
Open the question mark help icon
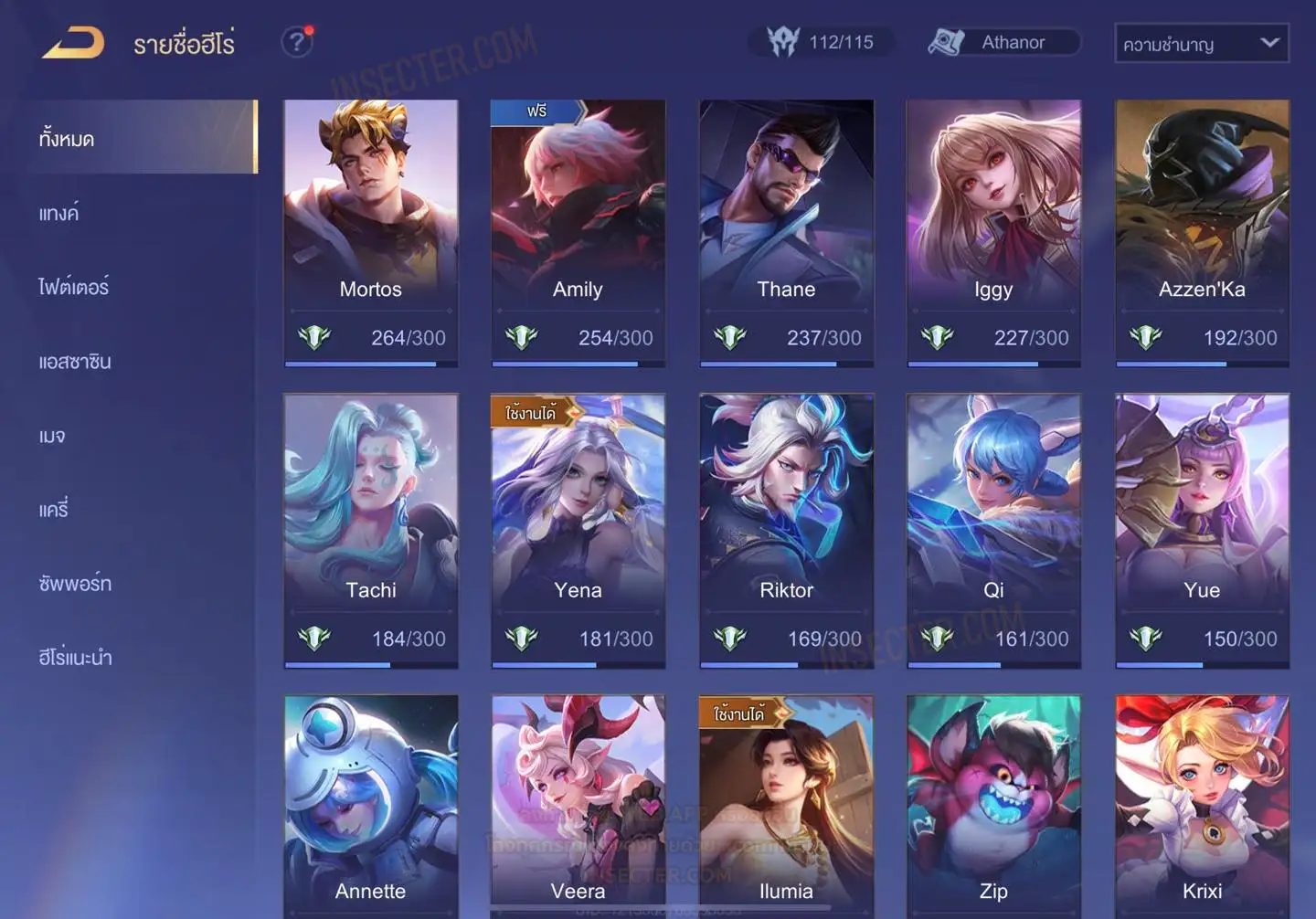point(297,42)
